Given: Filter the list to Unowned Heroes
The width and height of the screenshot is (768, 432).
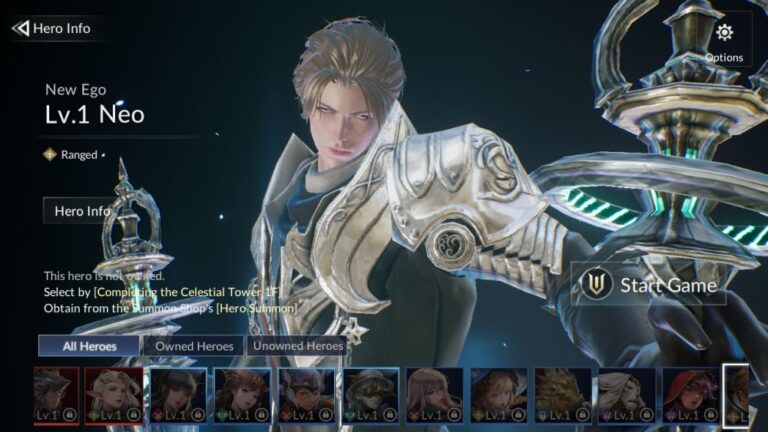Looking at the screenshot, I should tap(297, 346).
